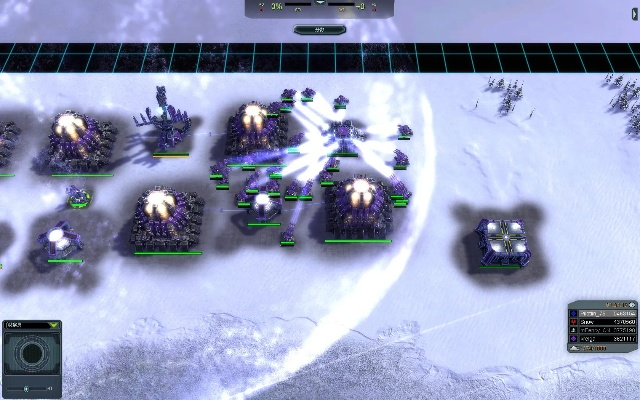Click the round icon atop the scoreboard

pos(632,304)
